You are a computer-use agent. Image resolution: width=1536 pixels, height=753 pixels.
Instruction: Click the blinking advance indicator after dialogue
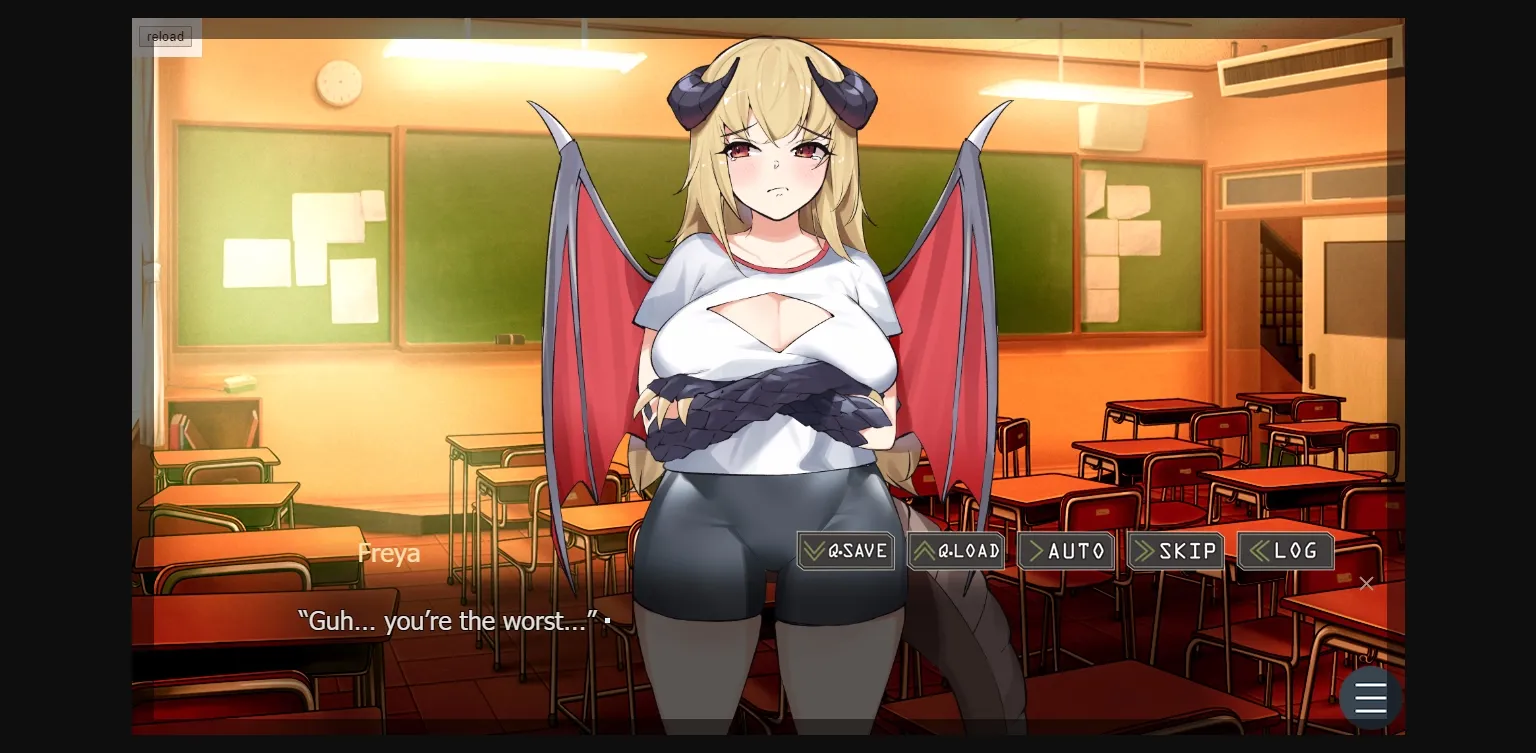pos(606,621)
